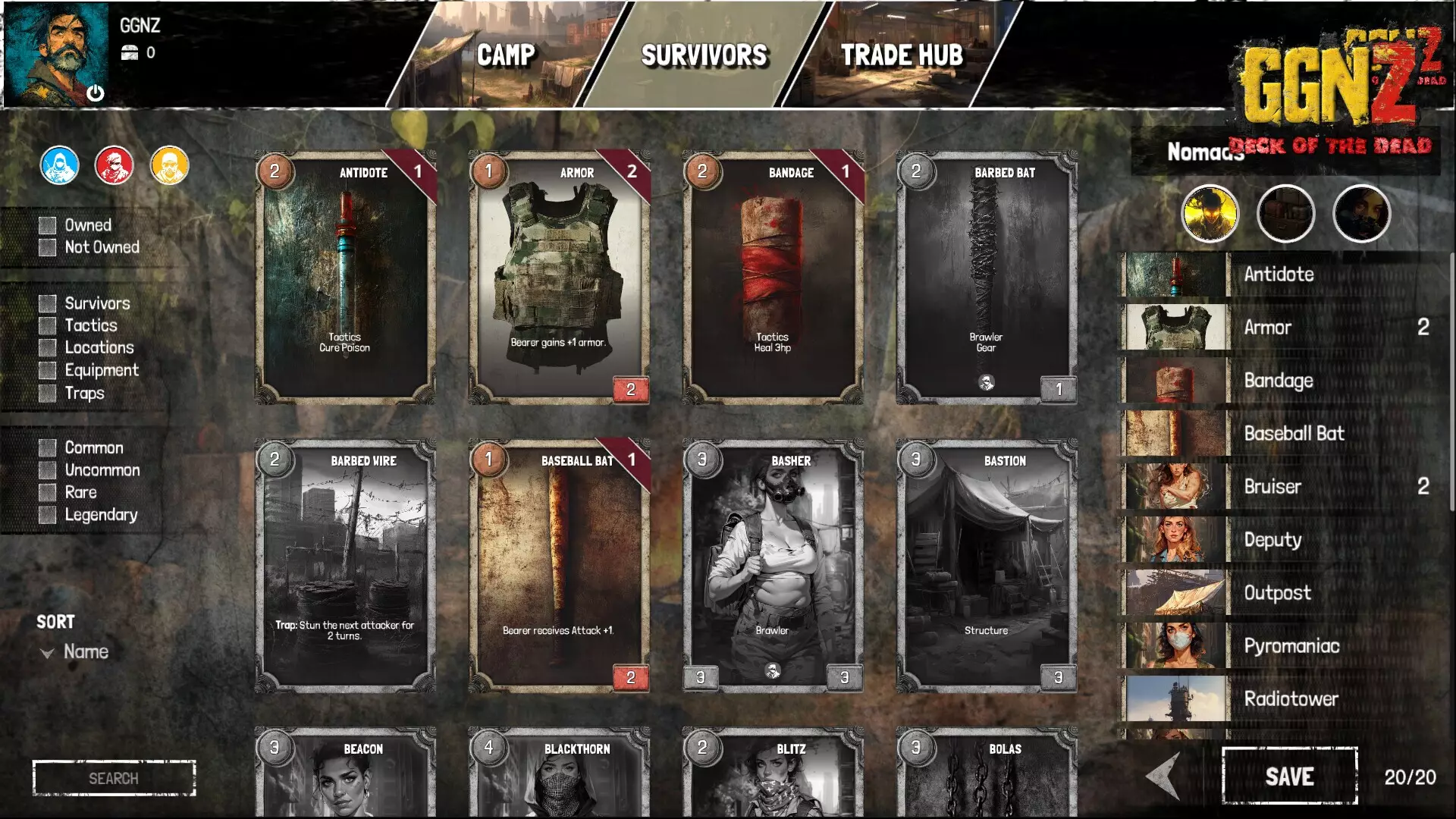The image size is (1456, 819).
Task: Enable the Owned filter checkbox
Action: pos(48,224)
